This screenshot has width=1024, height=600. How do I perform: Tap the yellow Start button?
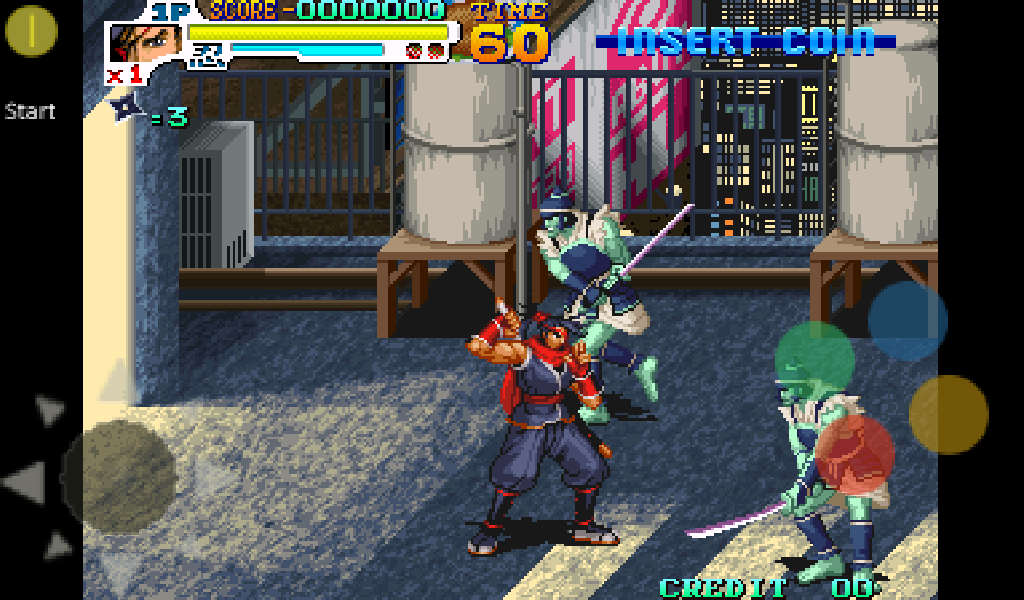pos(31,31)
